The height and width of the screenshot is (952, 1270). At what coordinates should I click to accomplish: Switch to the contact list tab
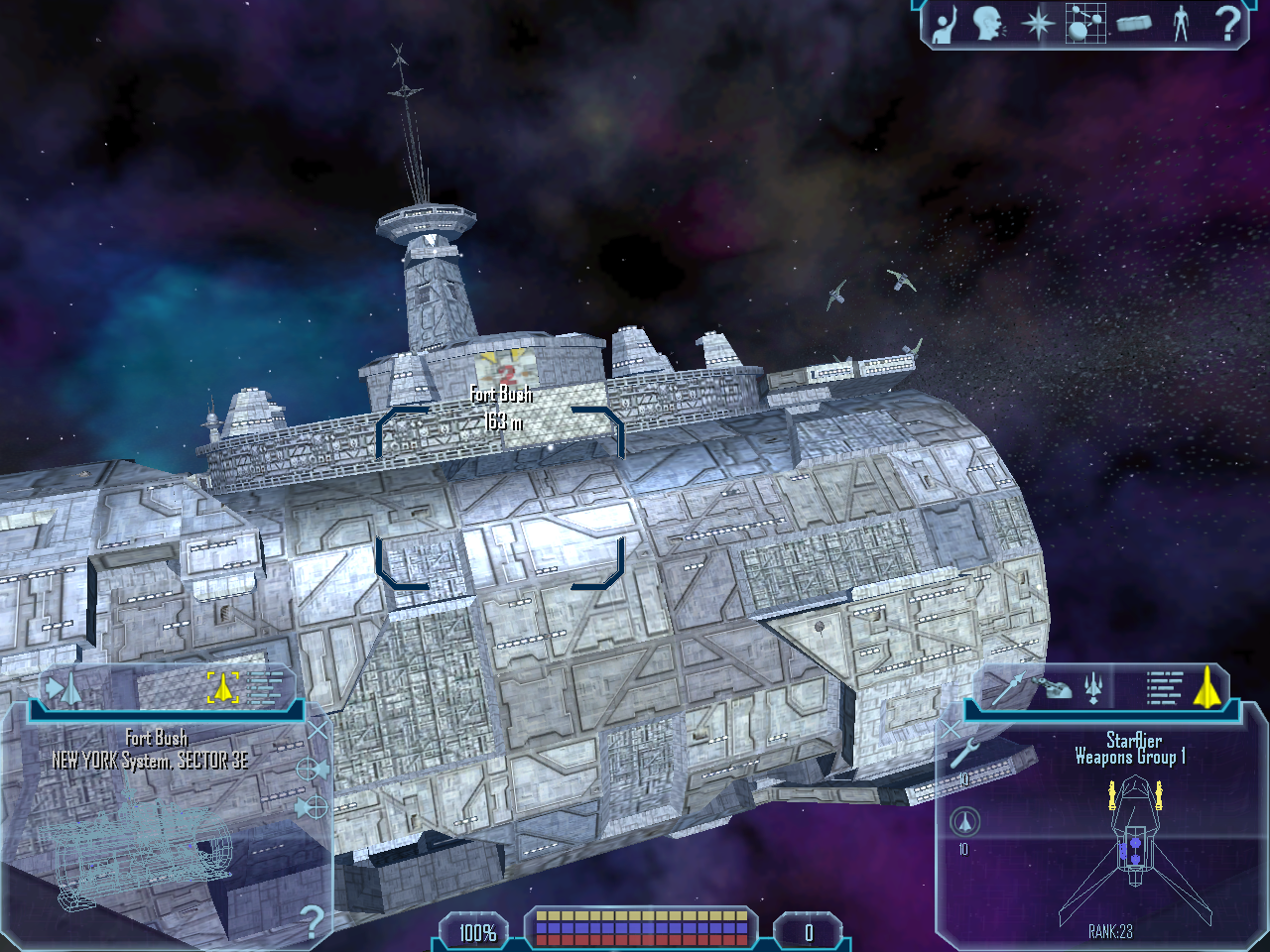click(x=65, y=686)
